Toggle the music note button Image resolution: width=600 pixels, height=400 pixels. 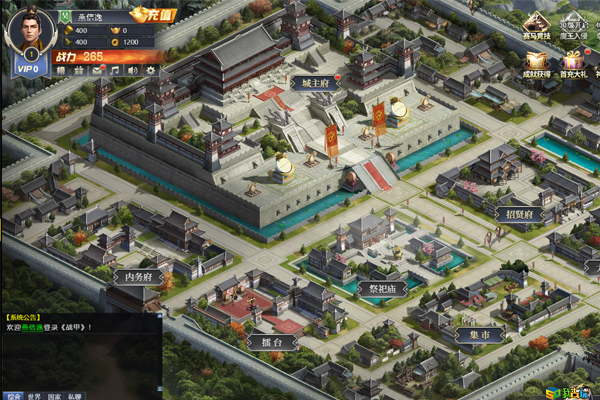coord(114,70)
